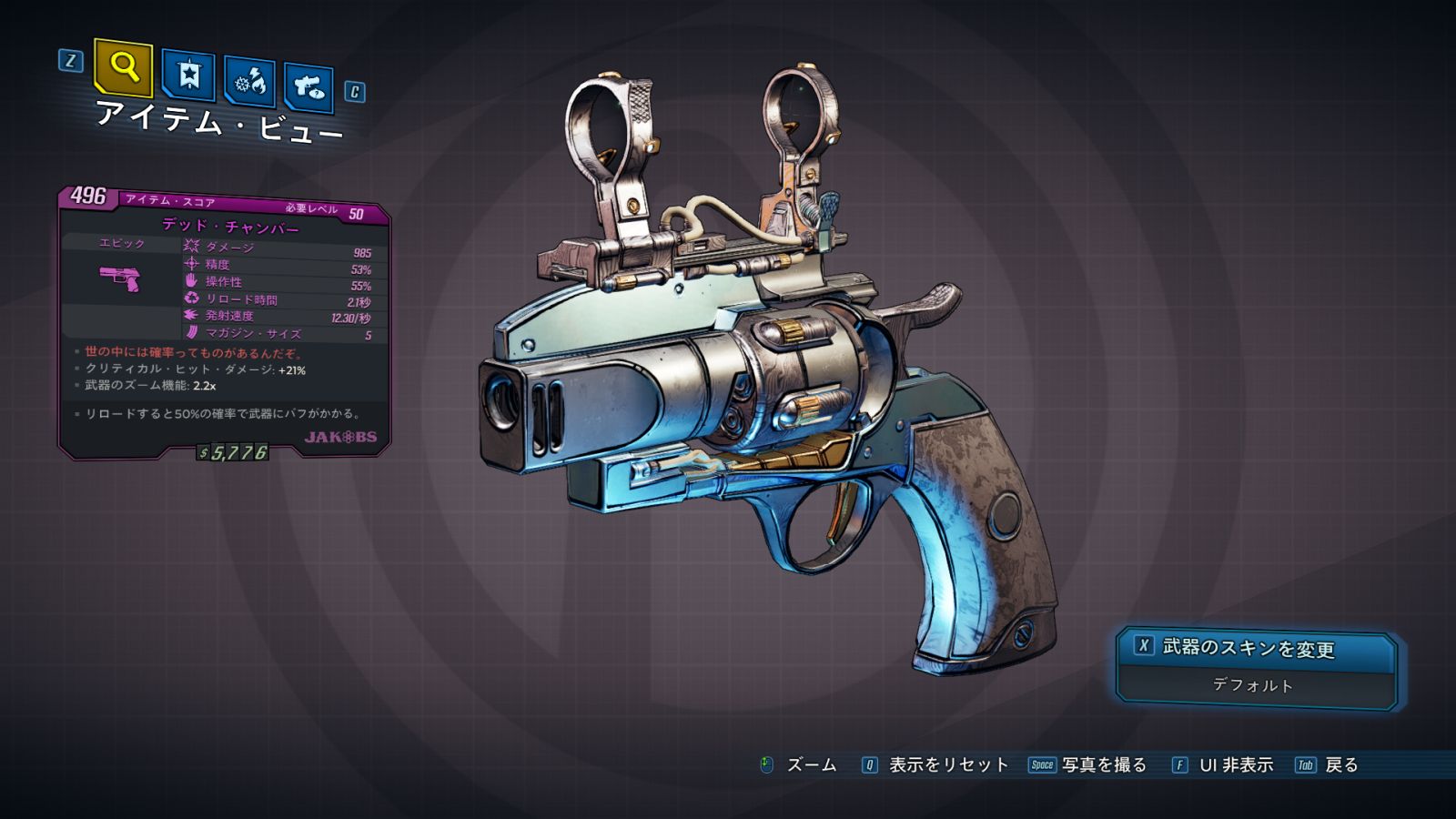Reset the item display view
Image resolution: width=1456 pixels, height=819 pixels.
point(936,765)
